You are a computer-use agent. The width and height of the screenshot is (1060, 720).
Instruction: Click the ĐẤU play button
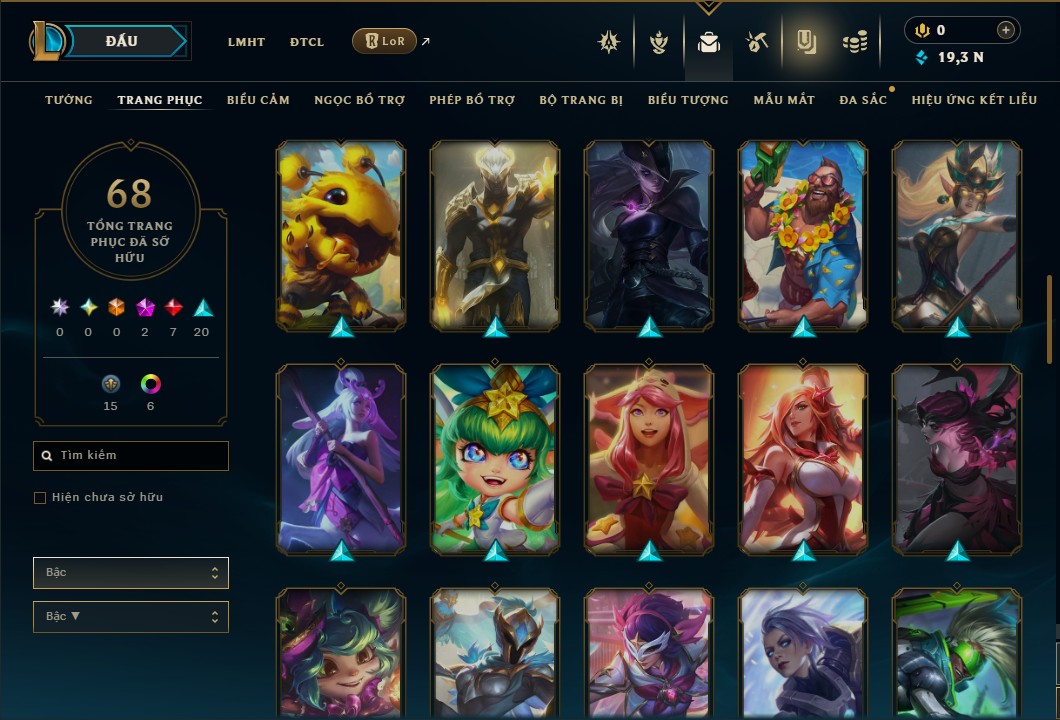point(122,41)
